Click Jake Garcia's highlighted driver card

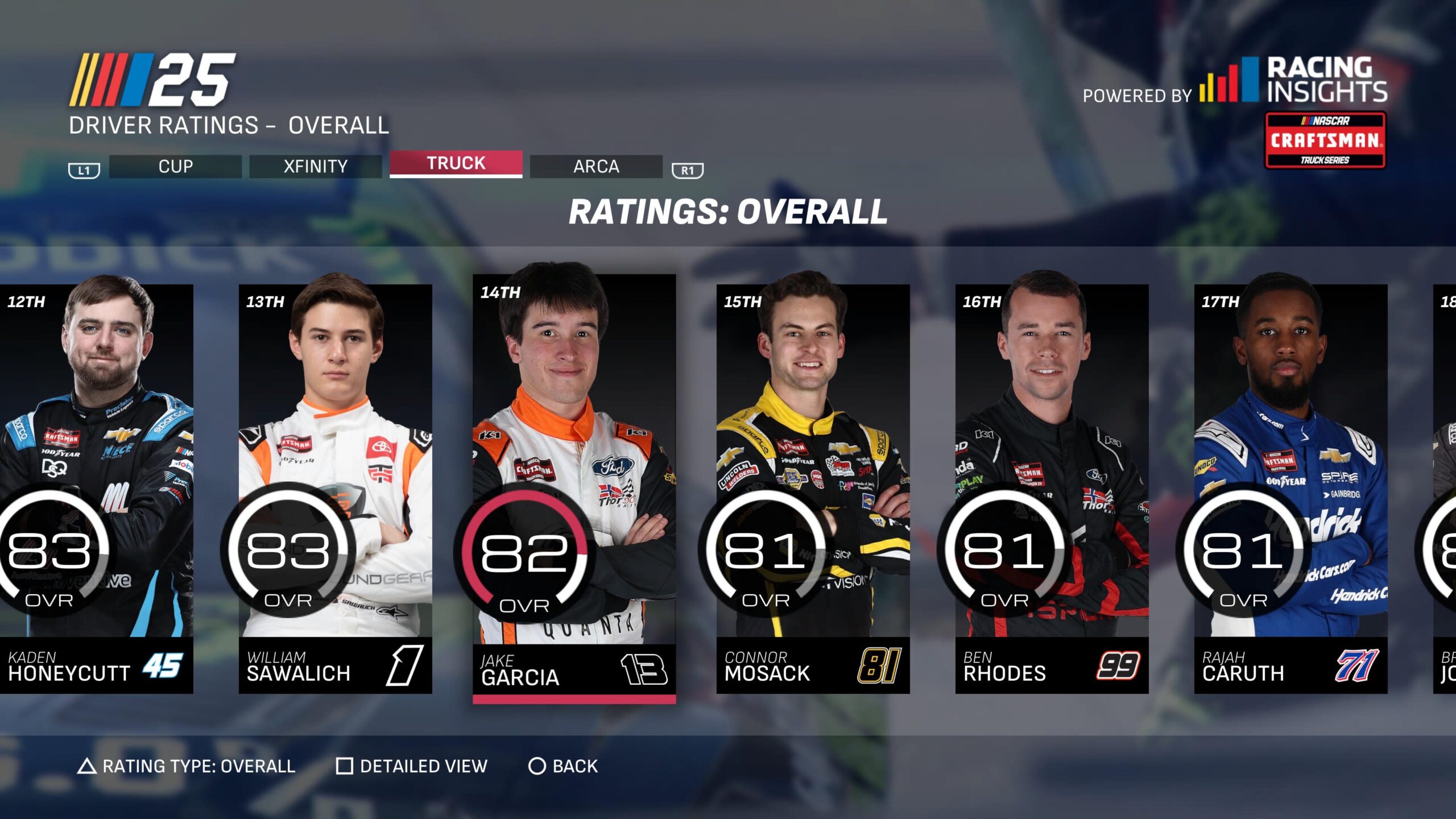[x=574, y=489]
